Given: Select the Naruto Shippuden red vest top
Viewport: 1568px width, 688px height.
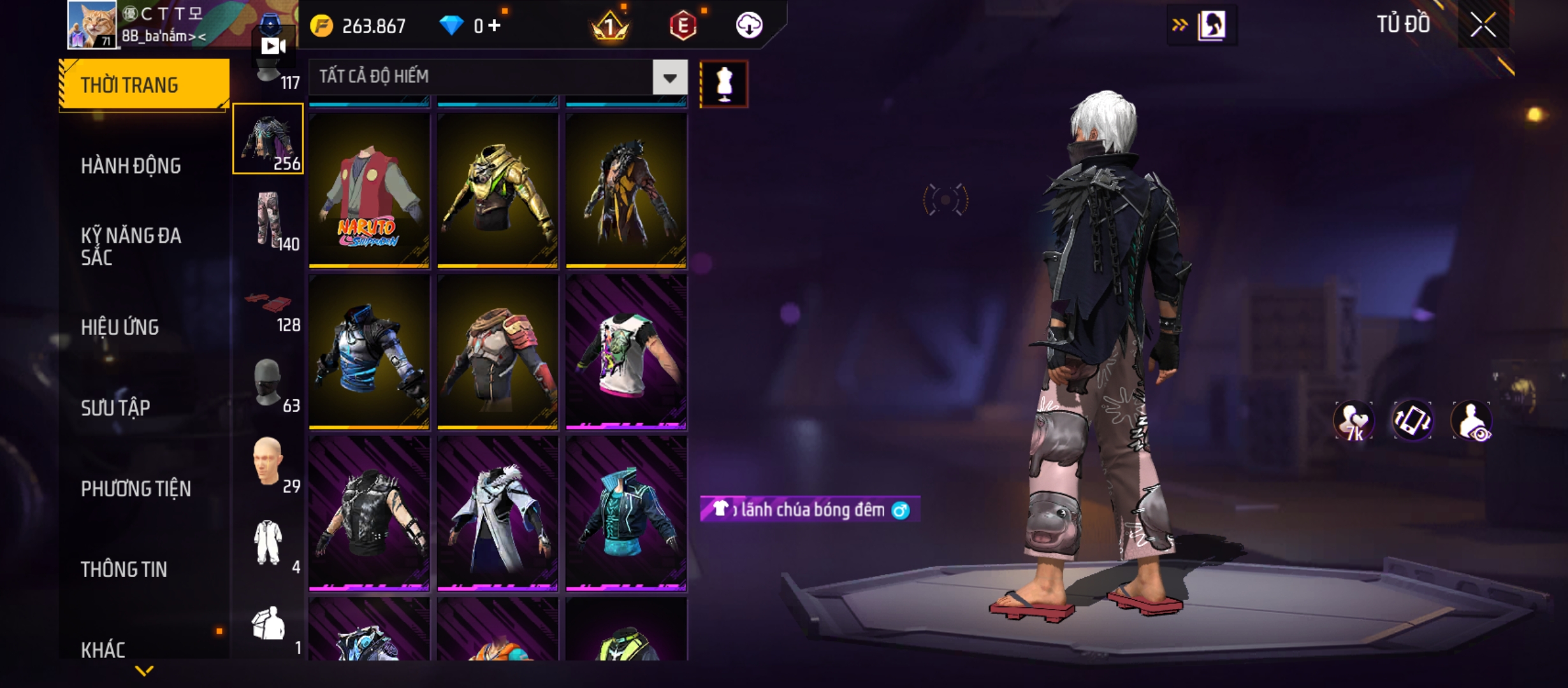Looking at the screenshot, I should click(369, 190).
